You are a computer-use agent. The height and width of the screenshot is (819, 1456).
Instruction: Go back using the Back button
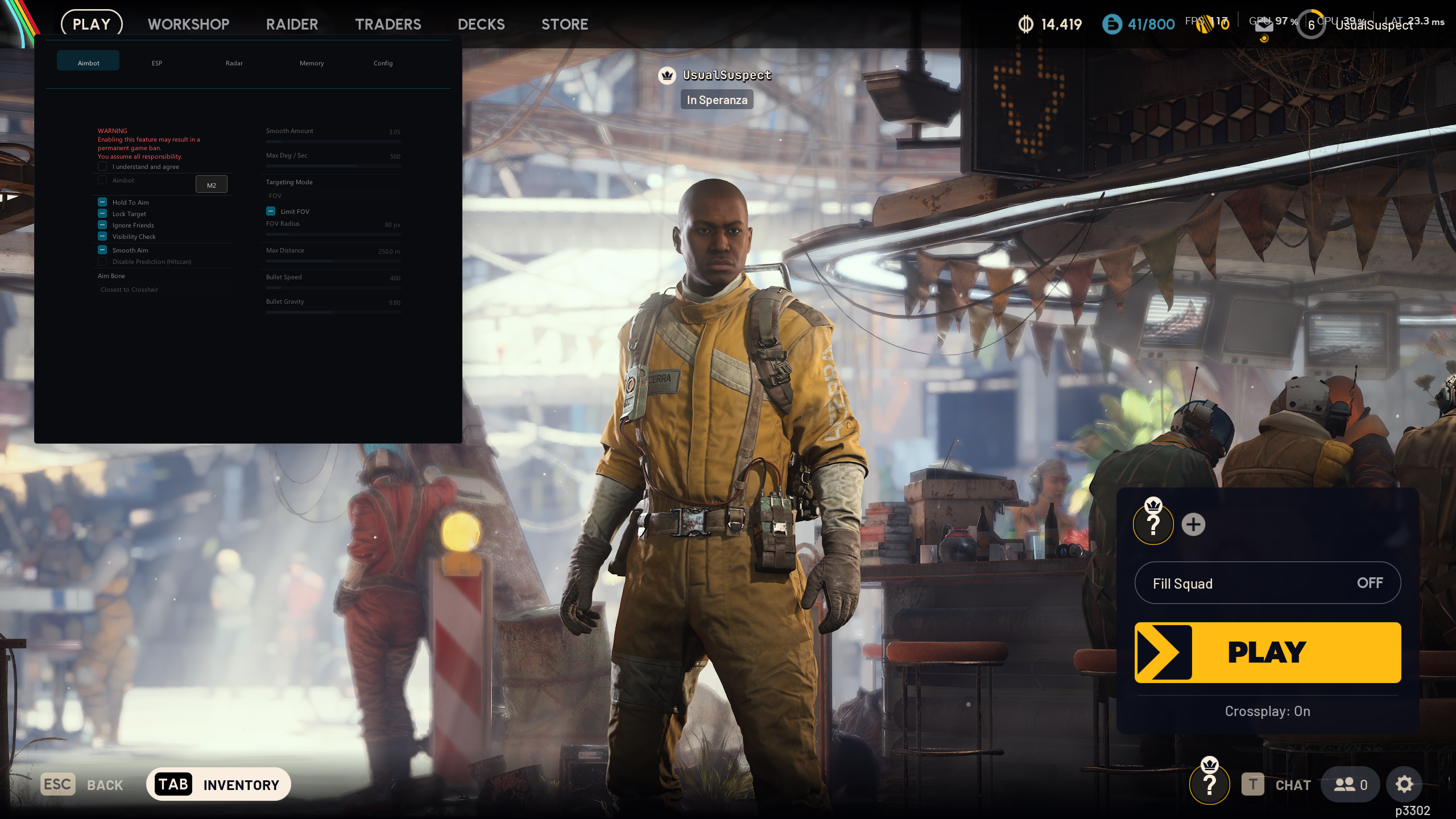pyautogui.click(x=82, y=785)
